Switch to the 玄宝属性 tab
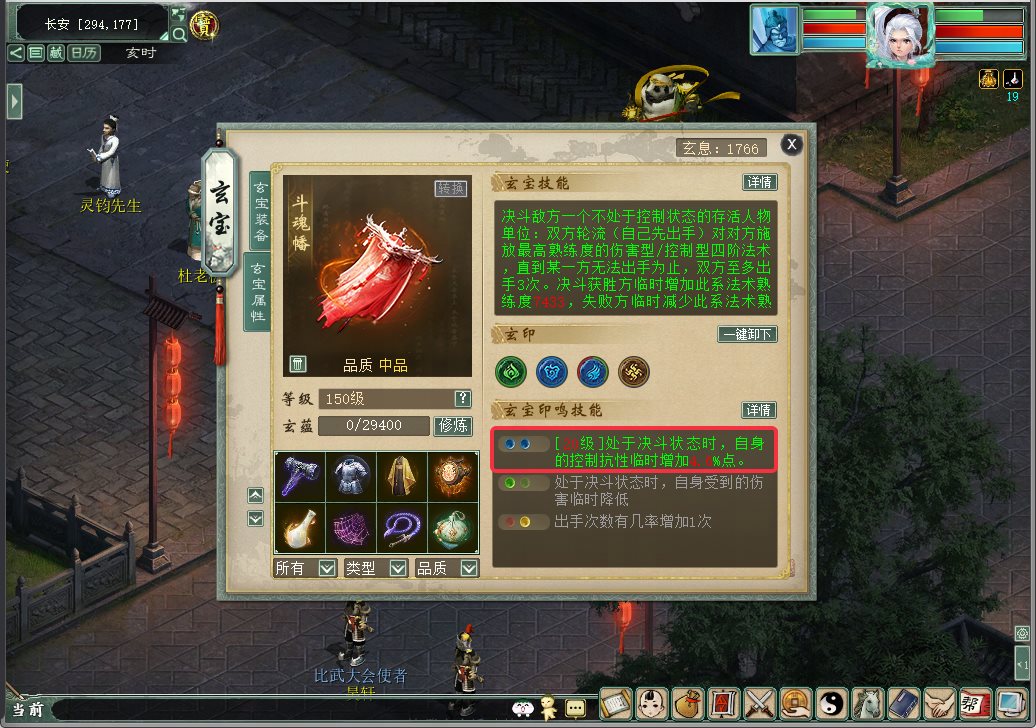The width and height of the screenshot is (1036, 728). 258,291
